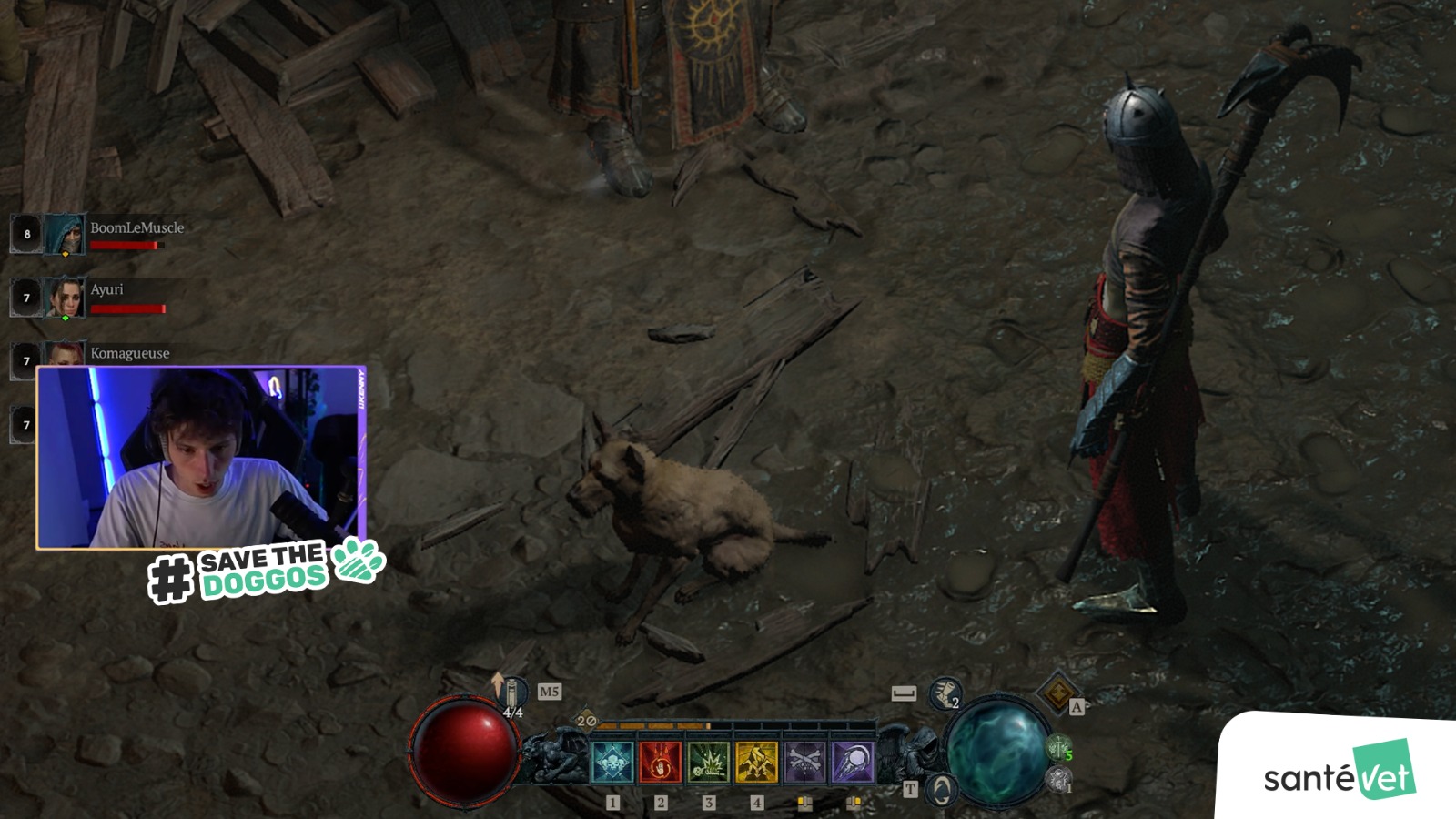Select BoomLeMuscle's party portrait
The height and width of the screenshot is (819, 1456).
pyautogui.click(x=64, y=234)
